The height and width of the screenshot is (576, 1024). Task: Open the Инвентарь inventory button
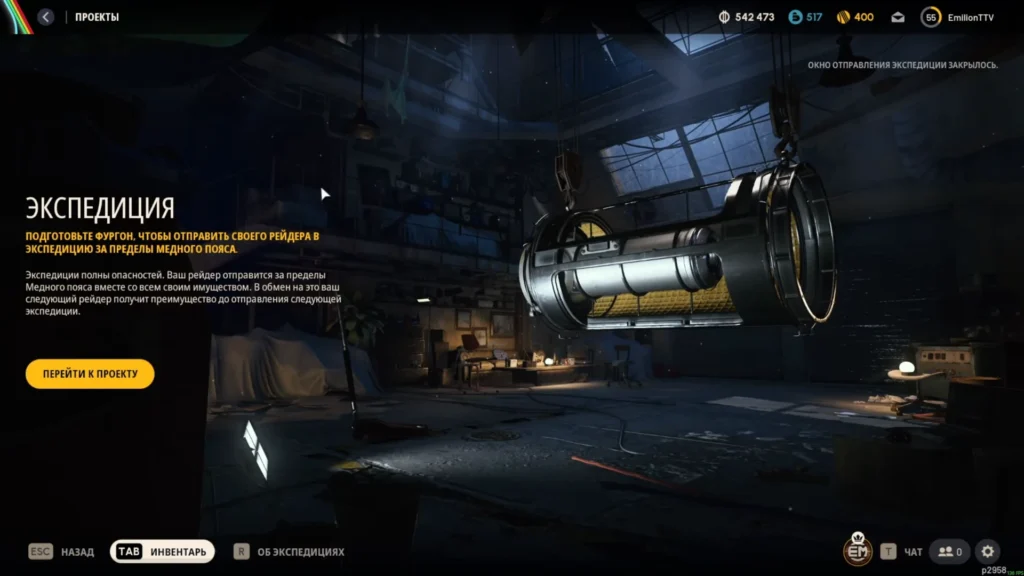162,551
